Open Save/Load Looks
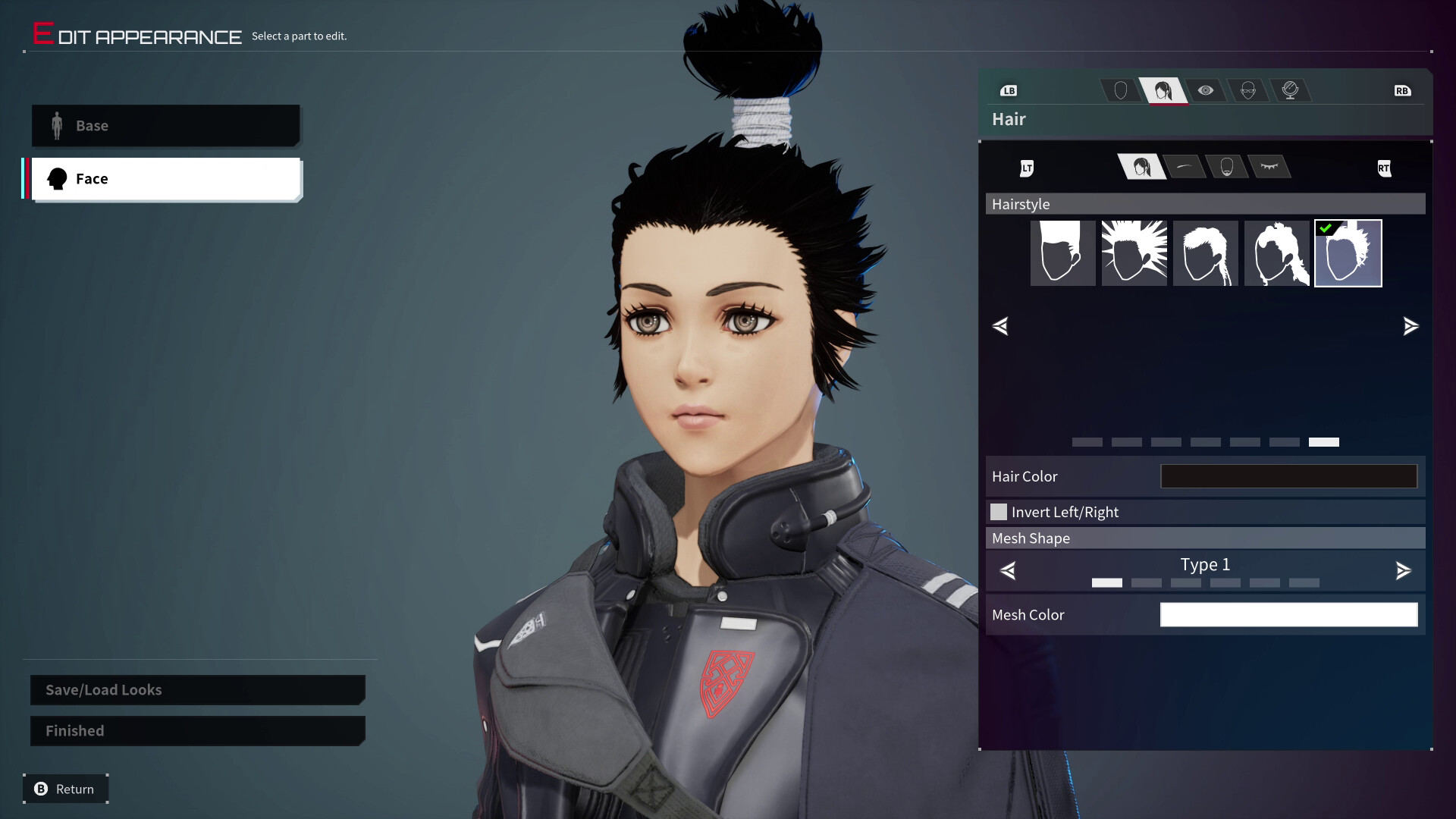The height and width of the screenshot is (819, 1456). pyautogui.click(x=197, y=690)
